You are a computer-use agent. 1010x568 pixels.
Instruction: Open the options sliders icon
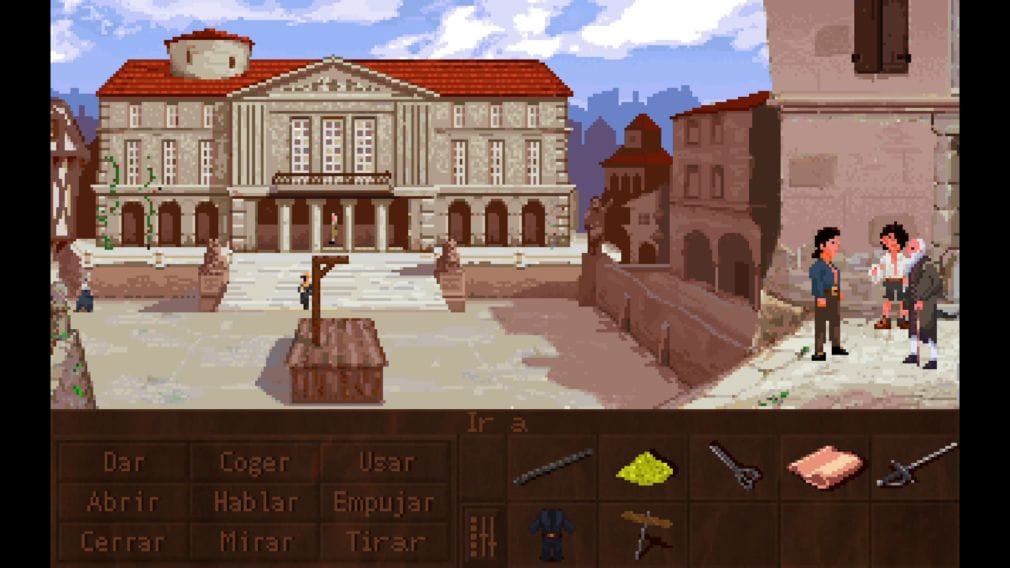tap(483, 535)
